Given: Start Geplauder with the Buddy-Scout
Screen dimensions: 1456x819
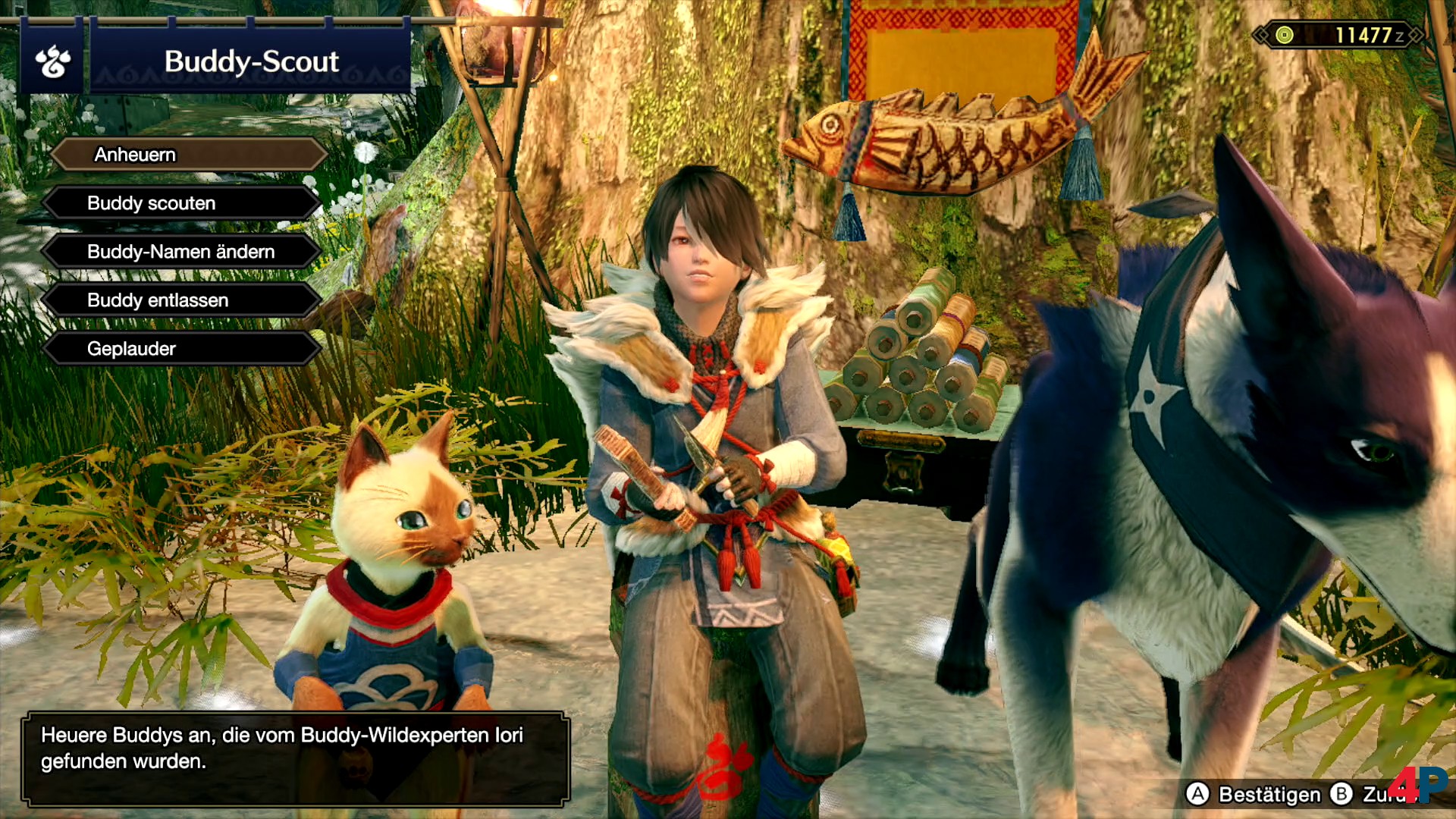Looking at the screenshot, I should pos(182,349).
